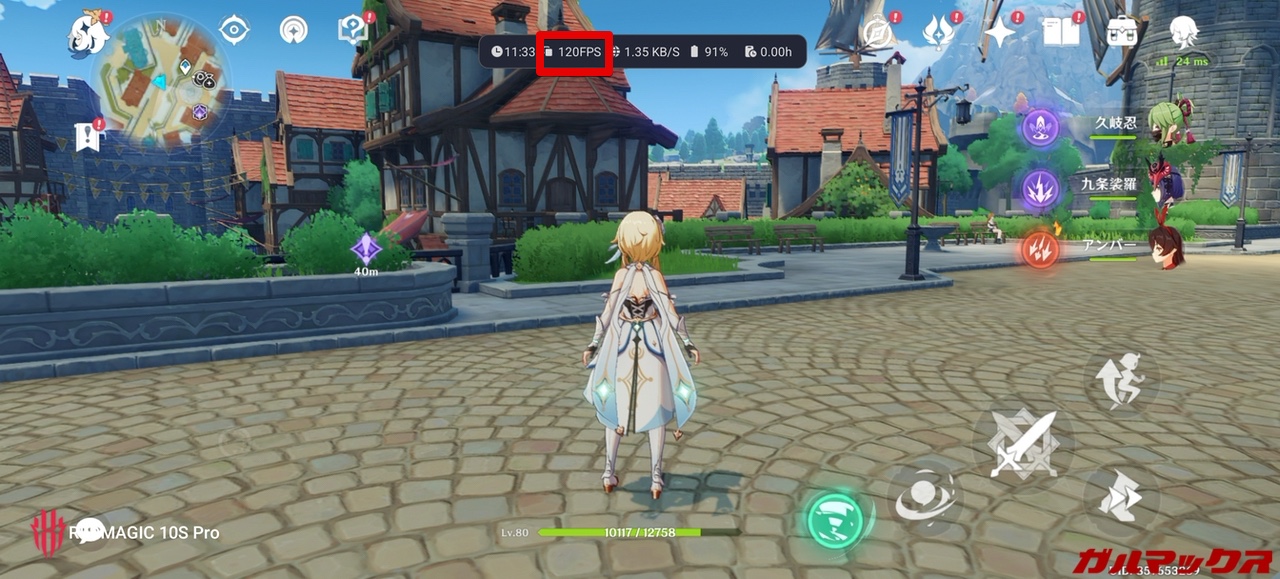
Task: Switch to party member 久岐忍
Action: point(1164,123)
